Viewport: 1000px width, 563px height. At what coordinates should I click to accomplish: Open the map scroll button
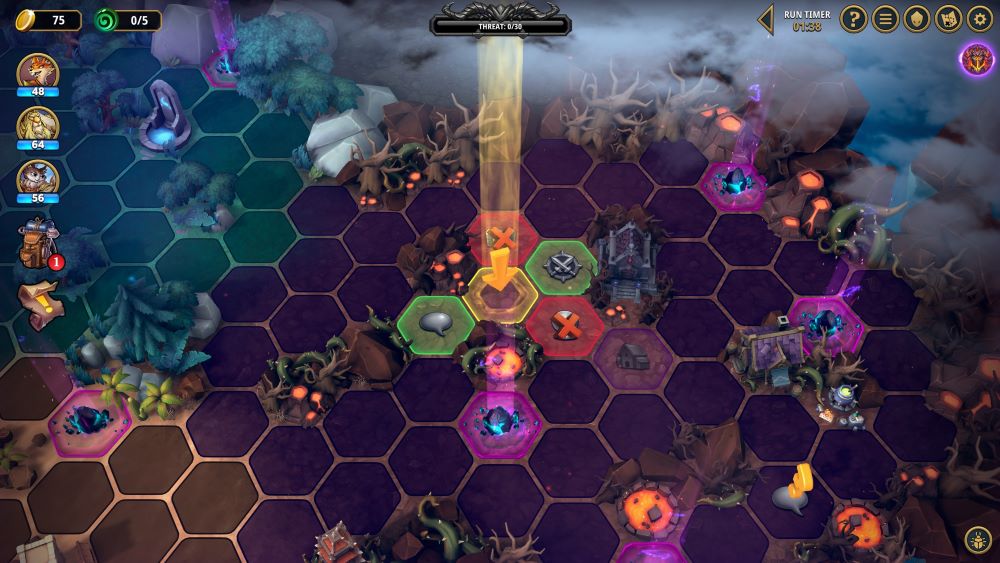click(x=948, y=18)
